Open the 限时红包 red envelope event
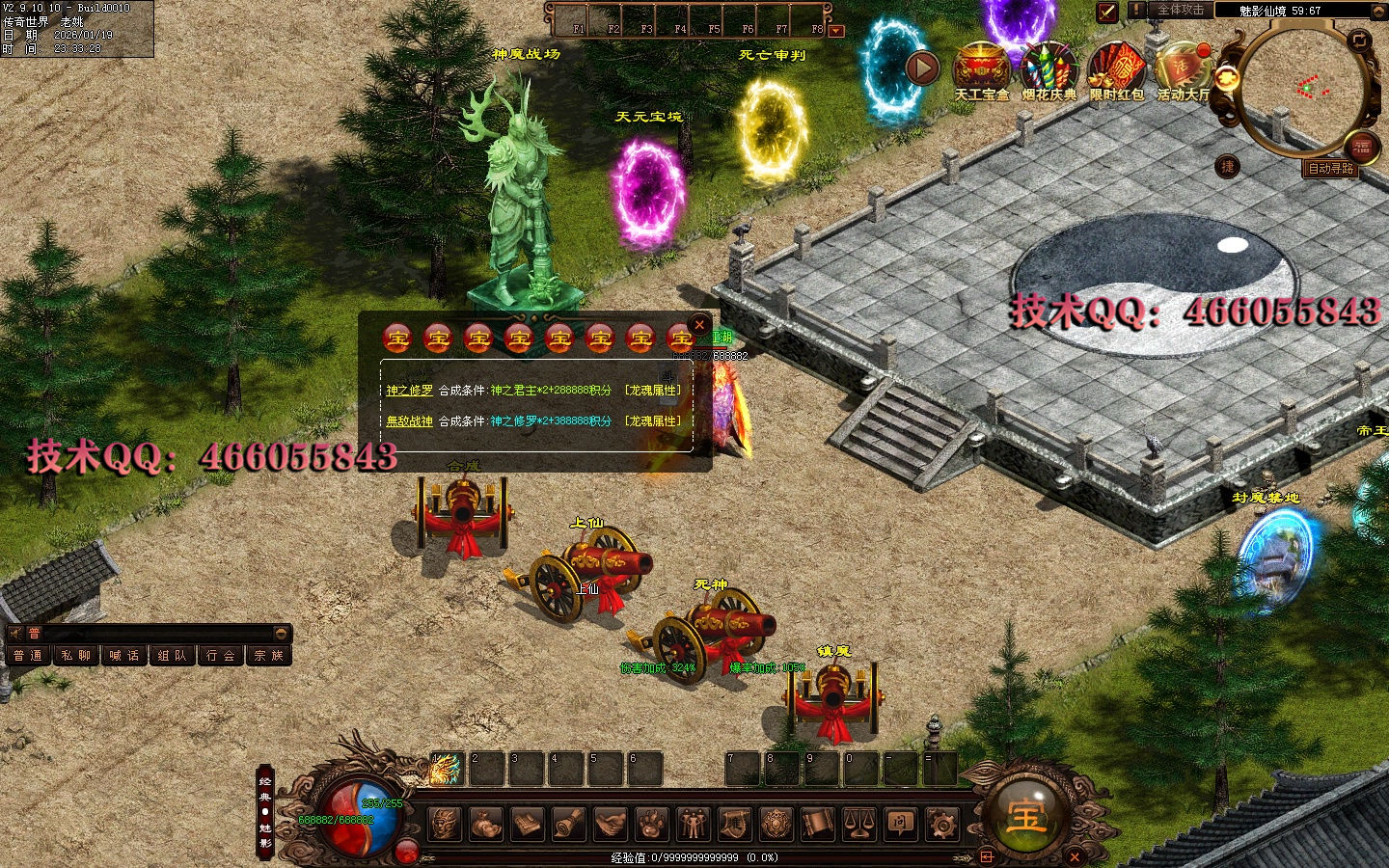Image resolution: width=1389 pixels, height=868 pixels. tap(1116, 72)
